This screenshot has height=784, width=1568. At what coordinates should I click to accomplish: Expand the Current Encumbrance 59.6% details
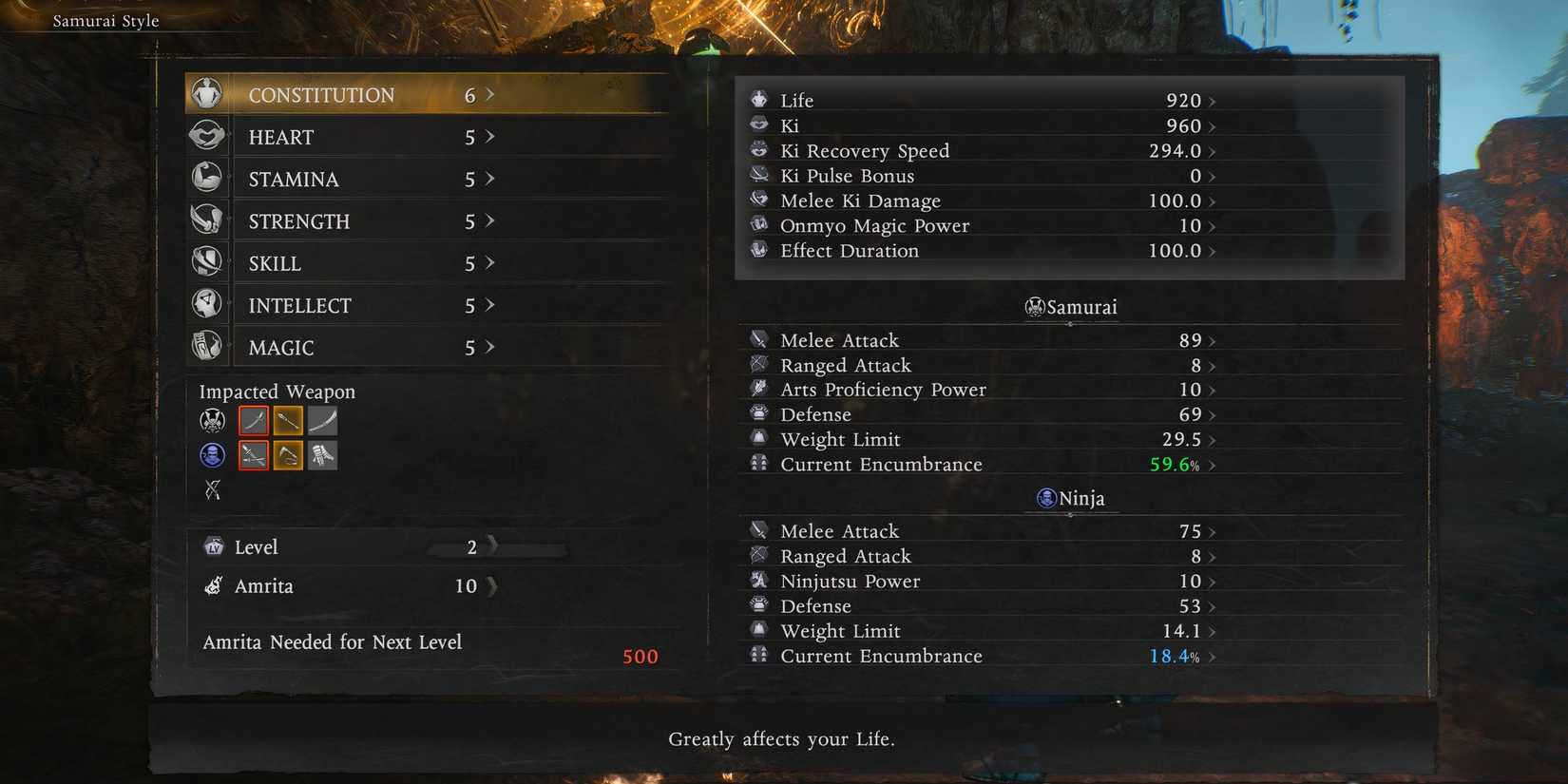click(x=1214, y=465)
